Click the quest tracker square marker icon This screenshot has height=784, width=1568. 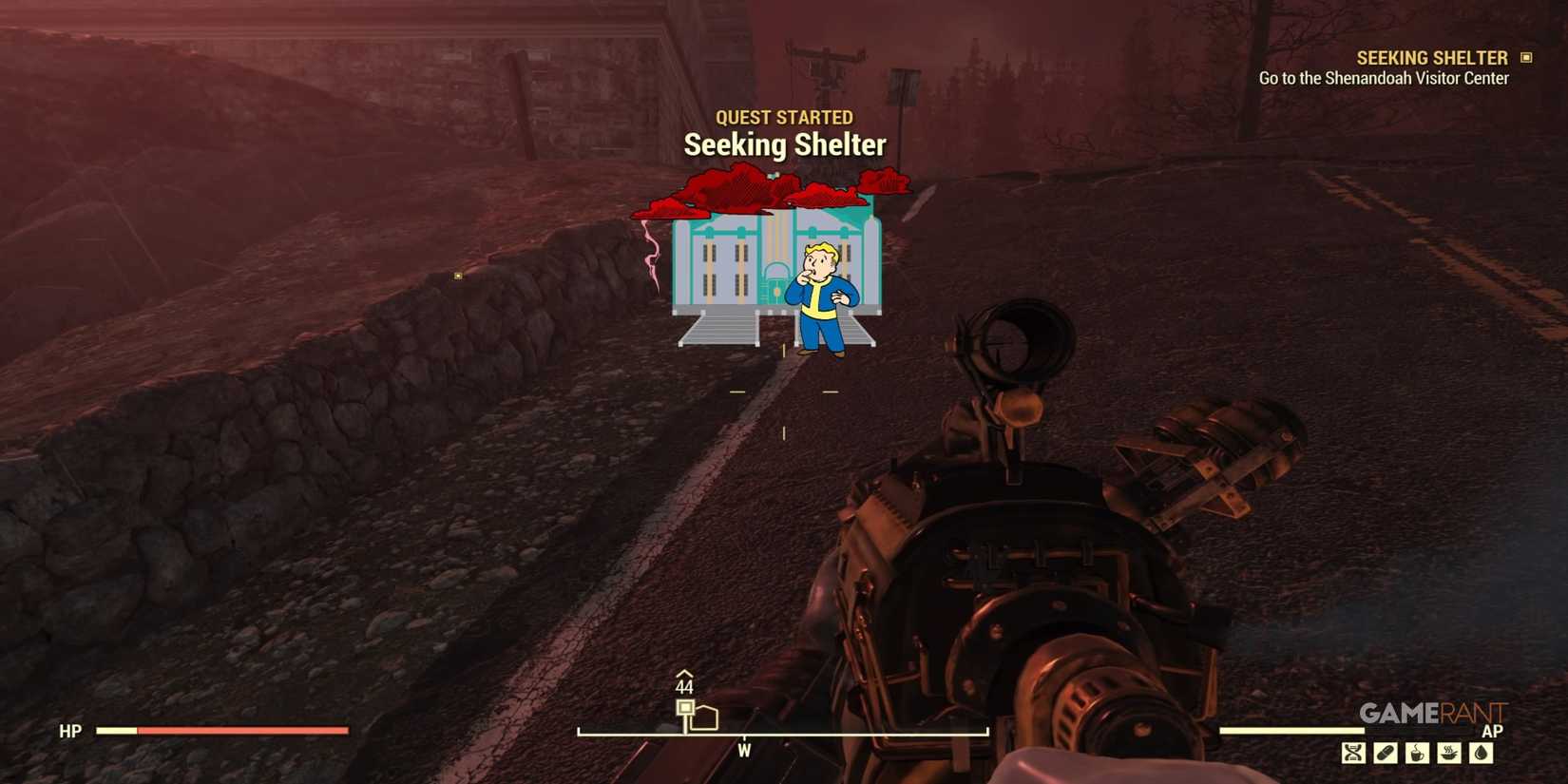click(1527, 57)
